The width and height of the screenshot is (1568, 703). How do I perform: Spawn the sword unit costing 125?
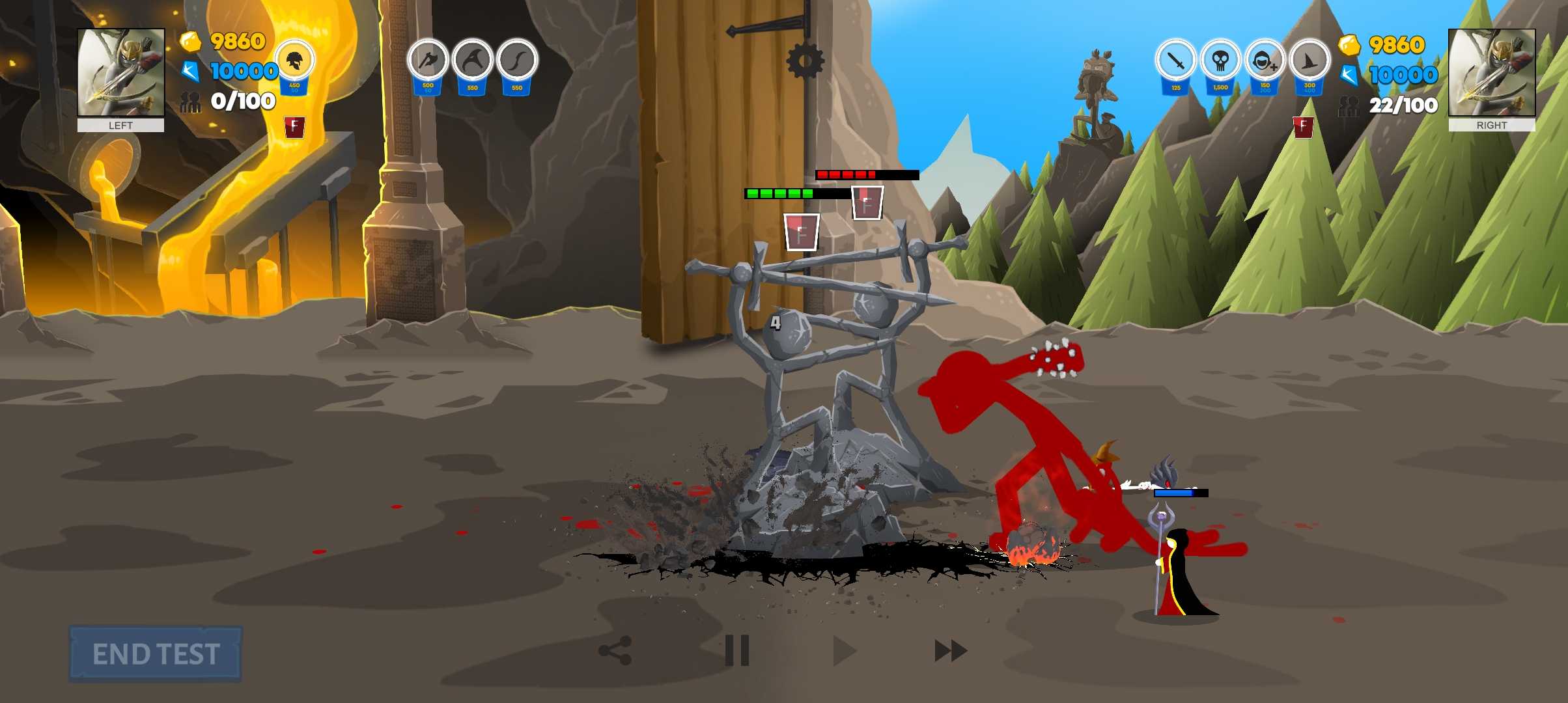1176,62
